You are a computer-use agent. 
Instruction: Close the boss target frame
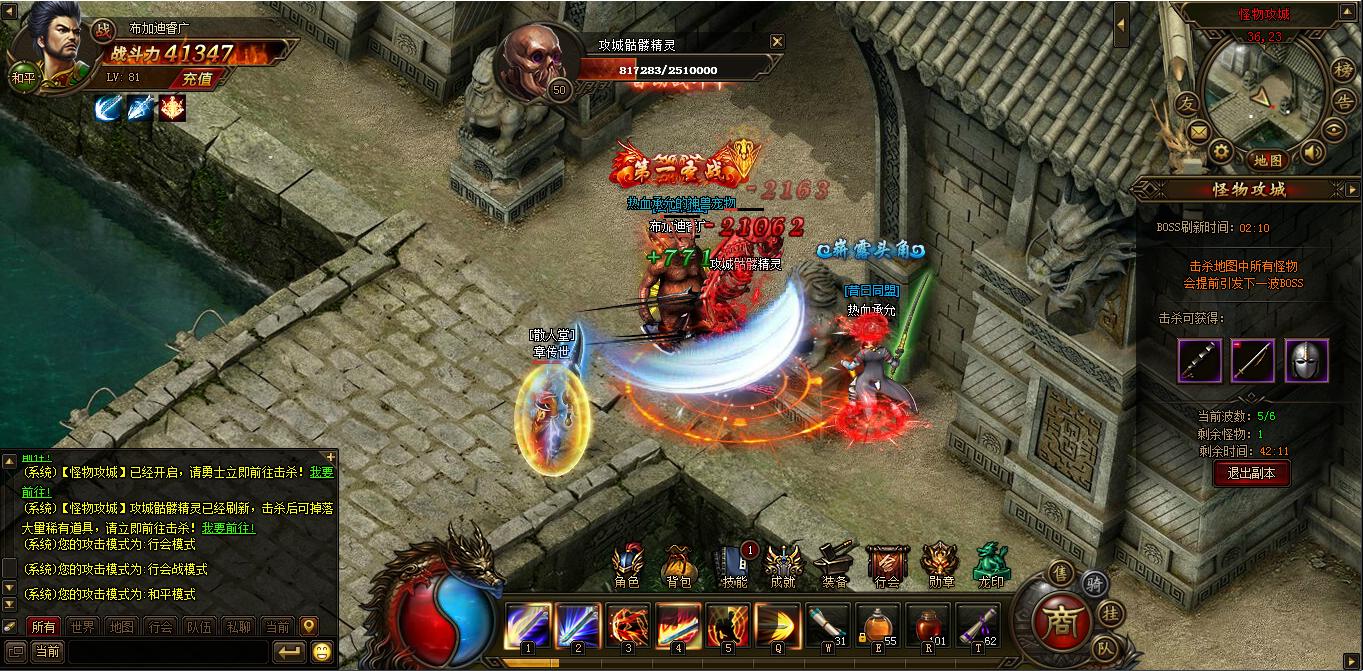777,42
